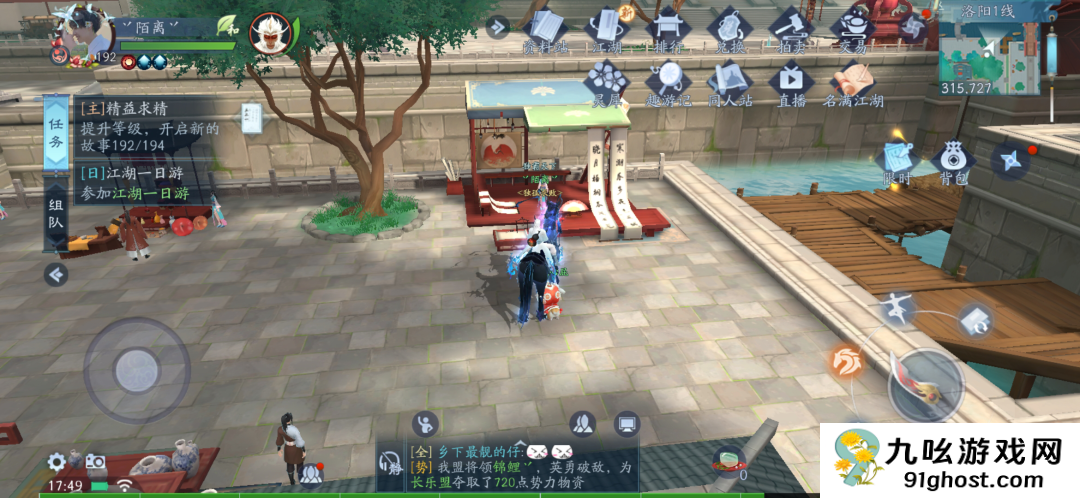Open the 限时 limited-time events
The height and width of the screenshot is (498, 1080).
click(895, 162)
